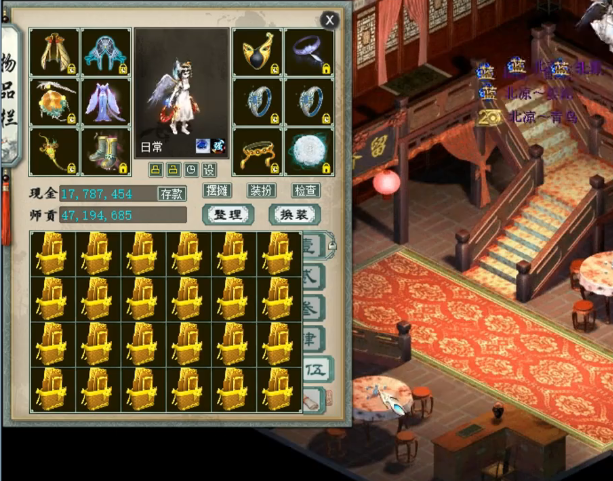
Task: Switch to inventory page 伍 tab
Action: click(x=315, y=369)
